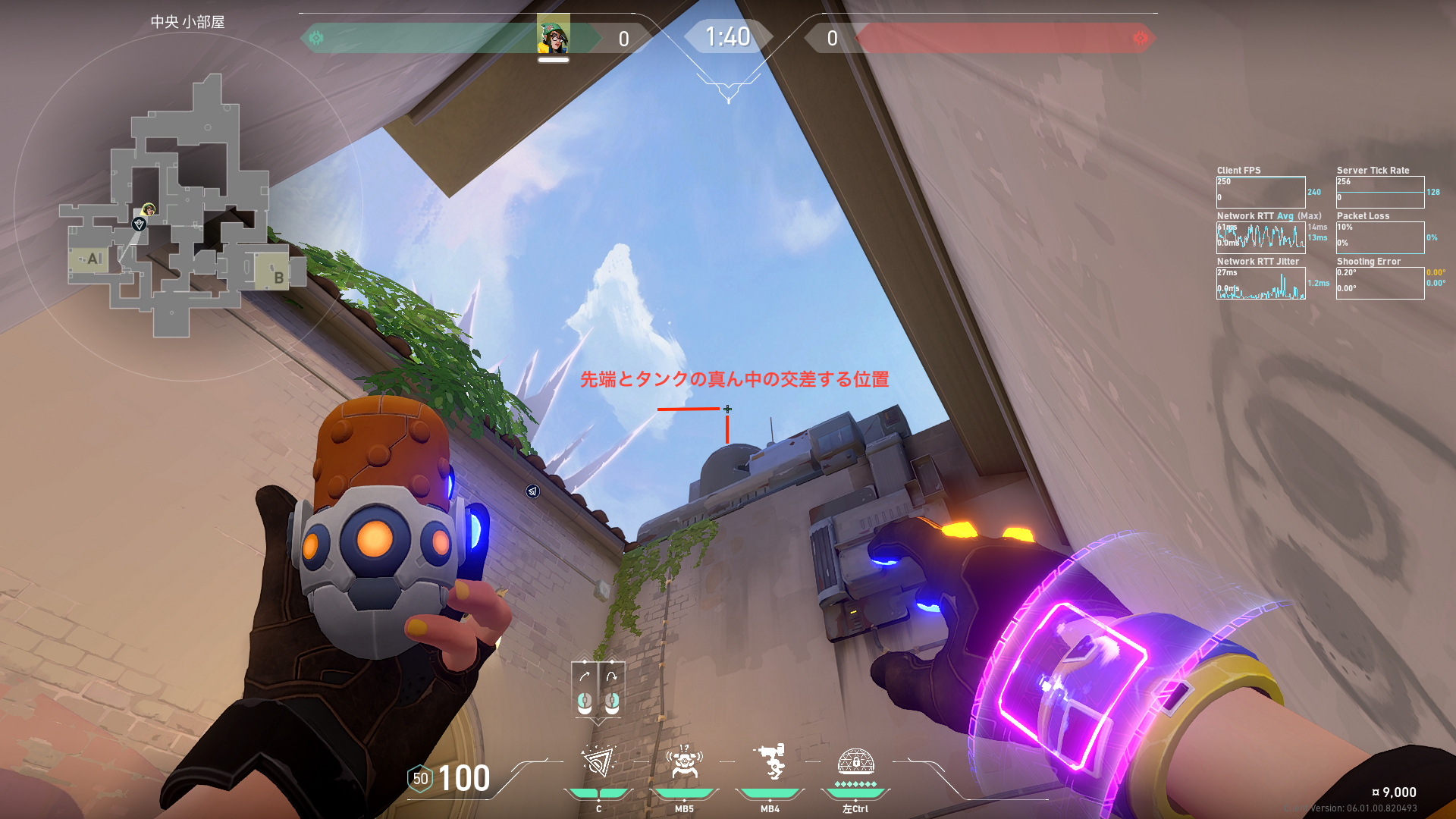Select the A site marker on minimap
Viewport: 1456px width, 819px height.
point(93,259)
